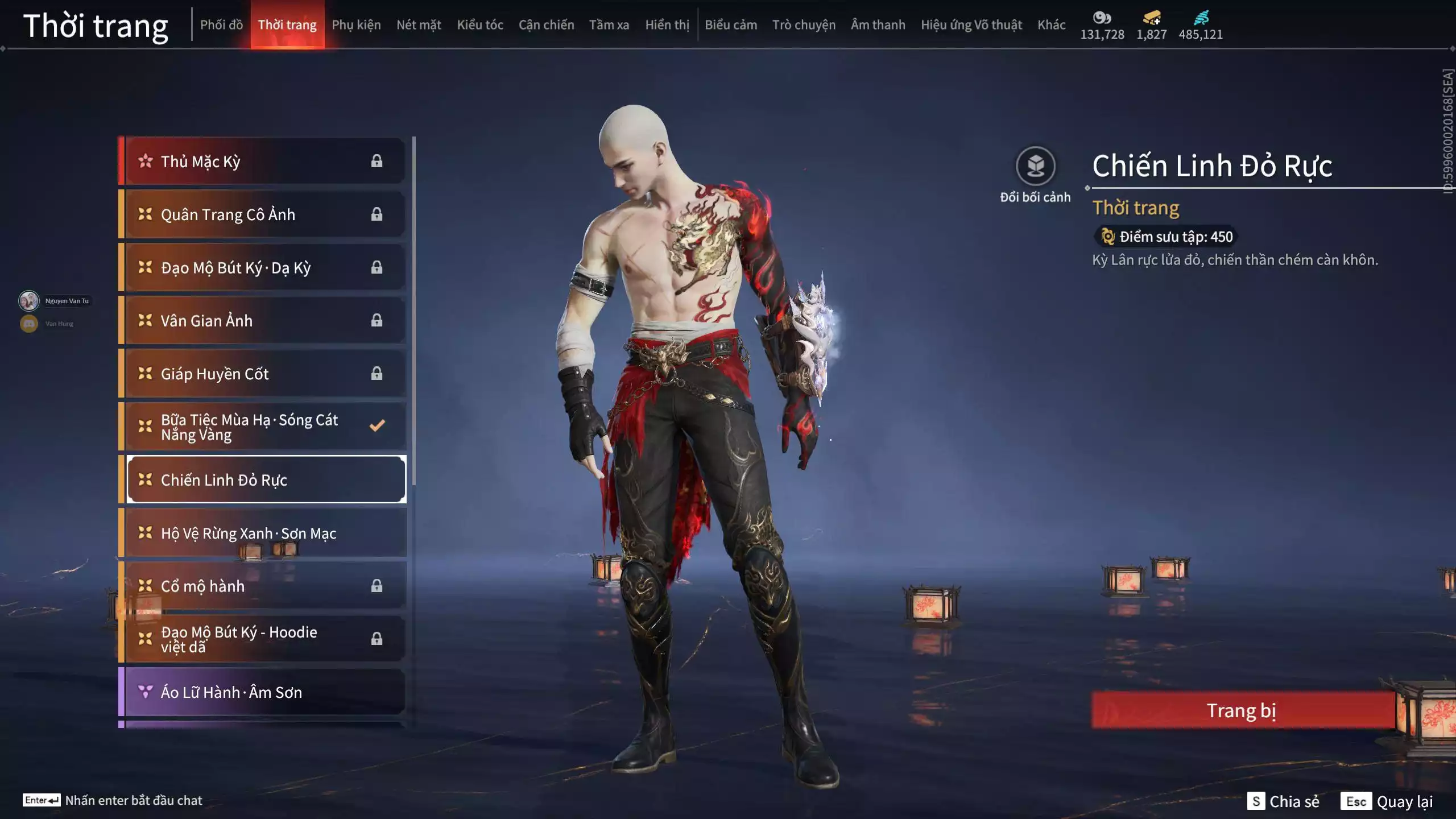This screenshot has height=819, width=1456.
Task: Click the Trang bị equip button
Action: click(x=1243, y=710)
